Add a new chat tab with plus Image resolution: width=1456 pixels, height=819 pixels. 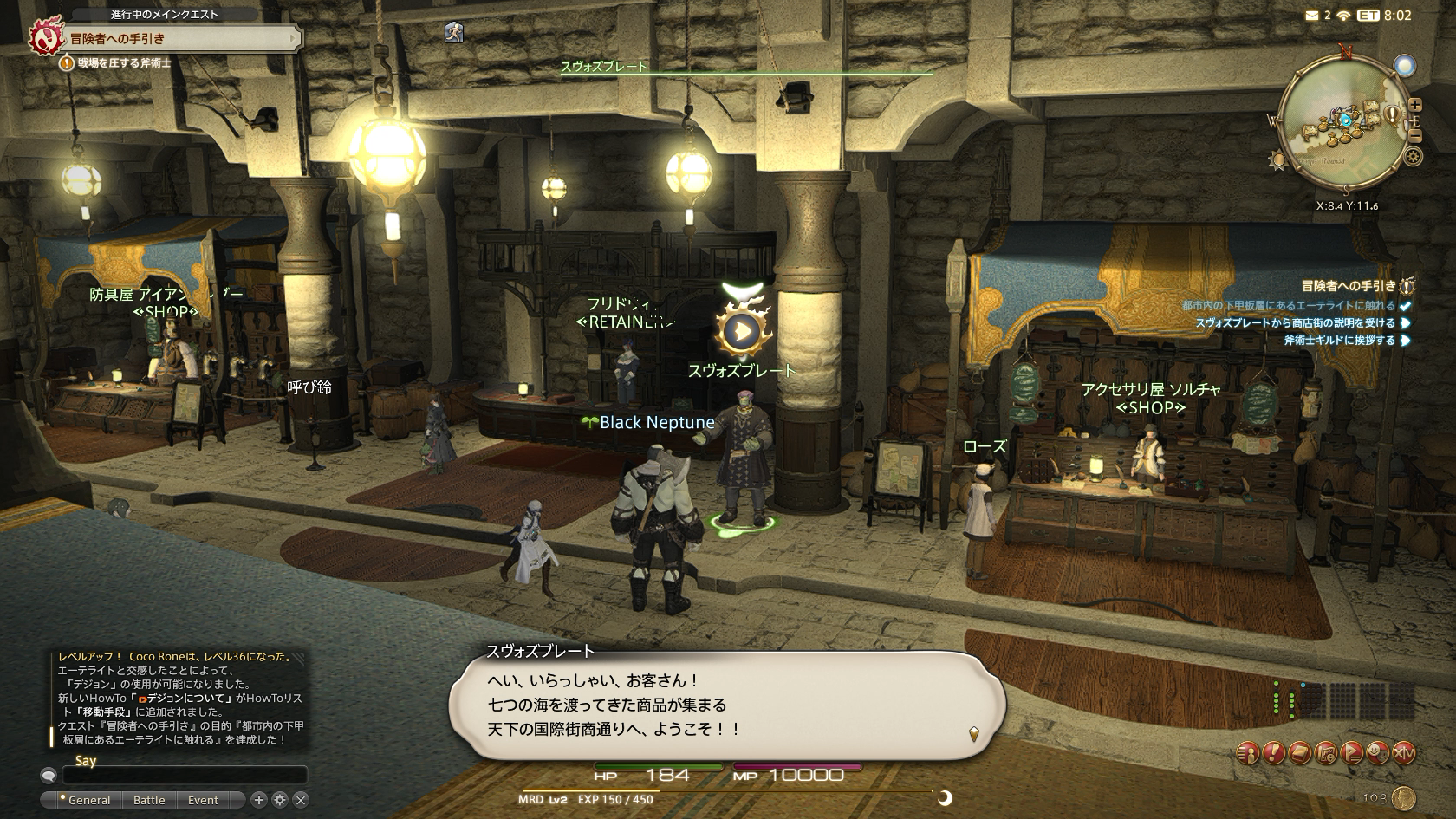[258, 800]
